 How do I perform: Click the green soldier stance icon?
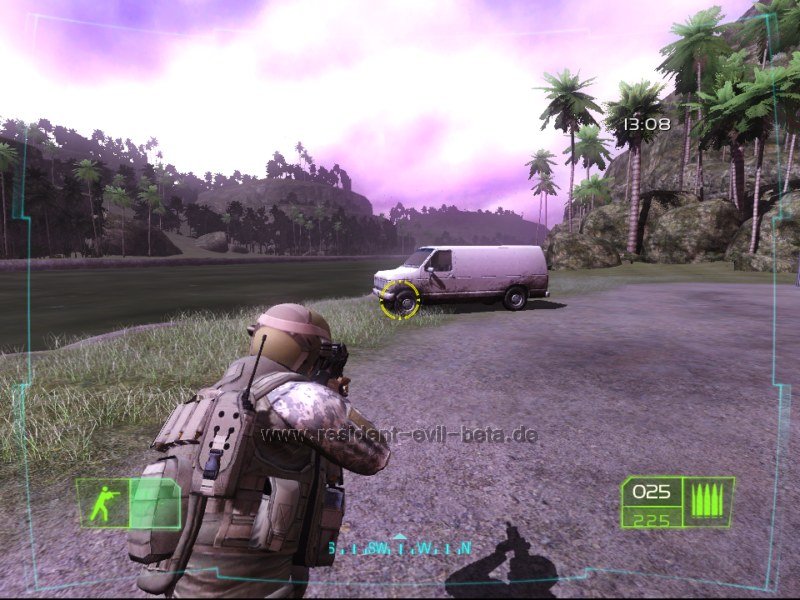103,504
